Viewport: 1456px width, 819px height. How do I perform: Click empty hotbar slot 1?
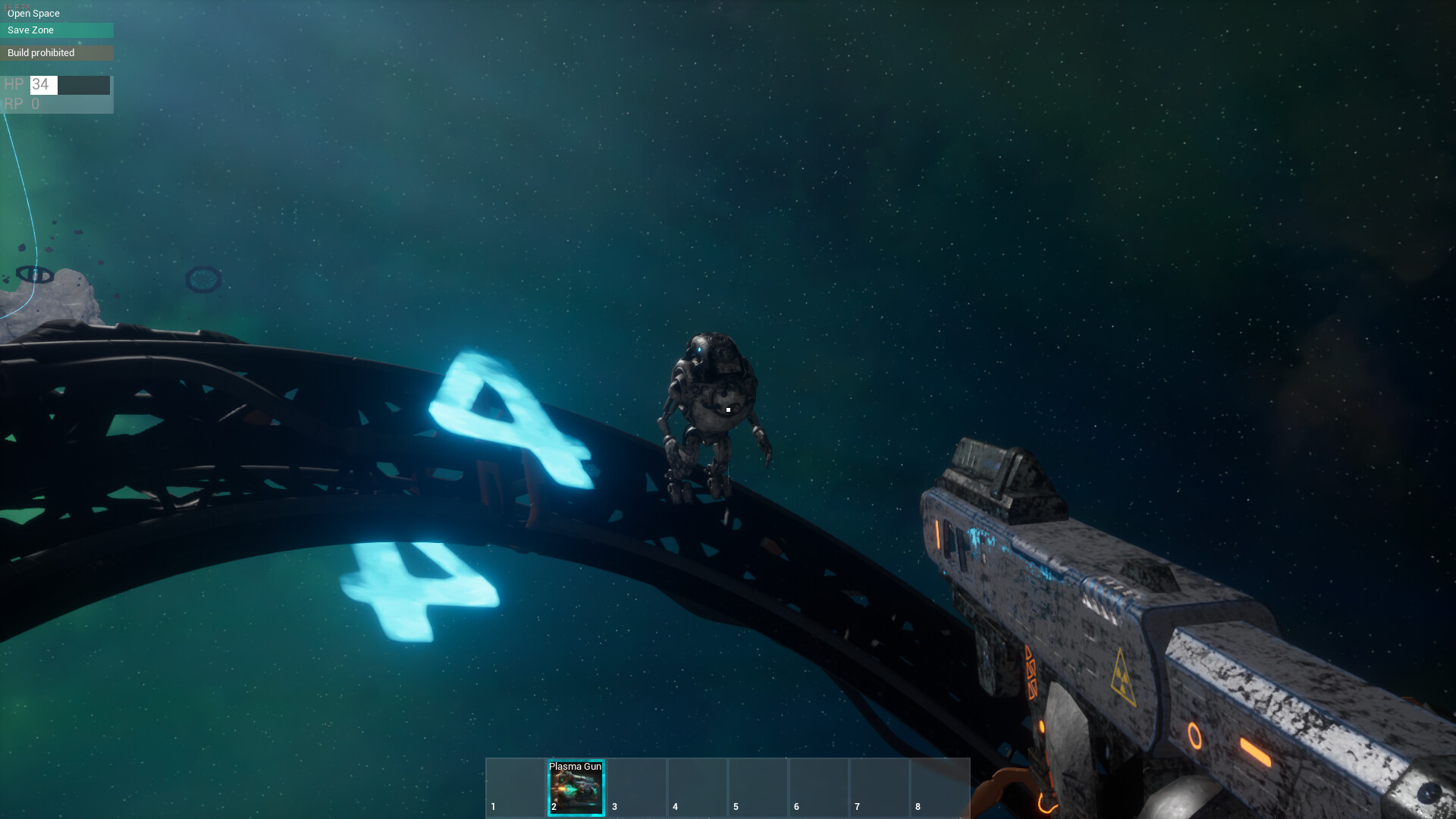click(x=516, y=789)
